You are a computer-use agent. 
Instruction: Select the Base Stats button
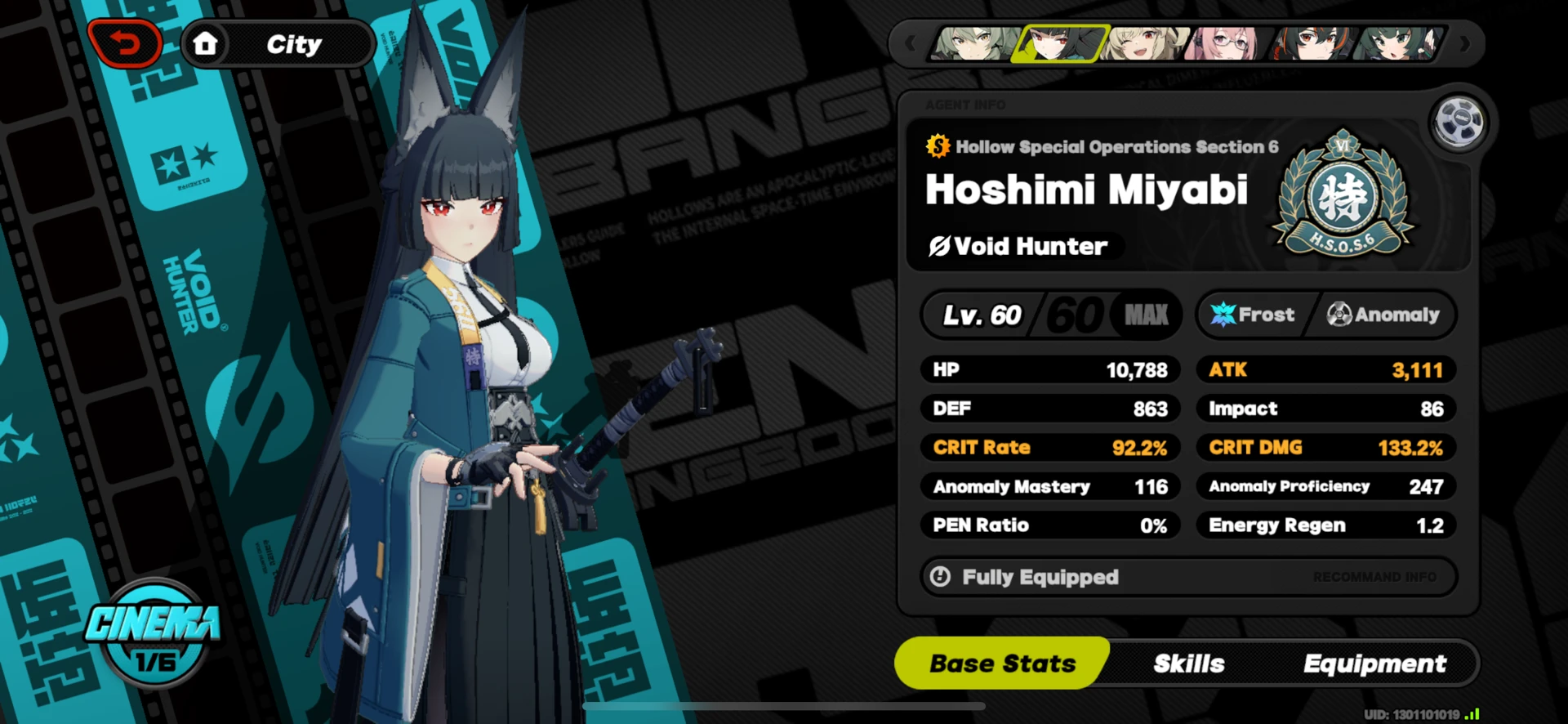pyautogui.click(x=1003, y=664)
